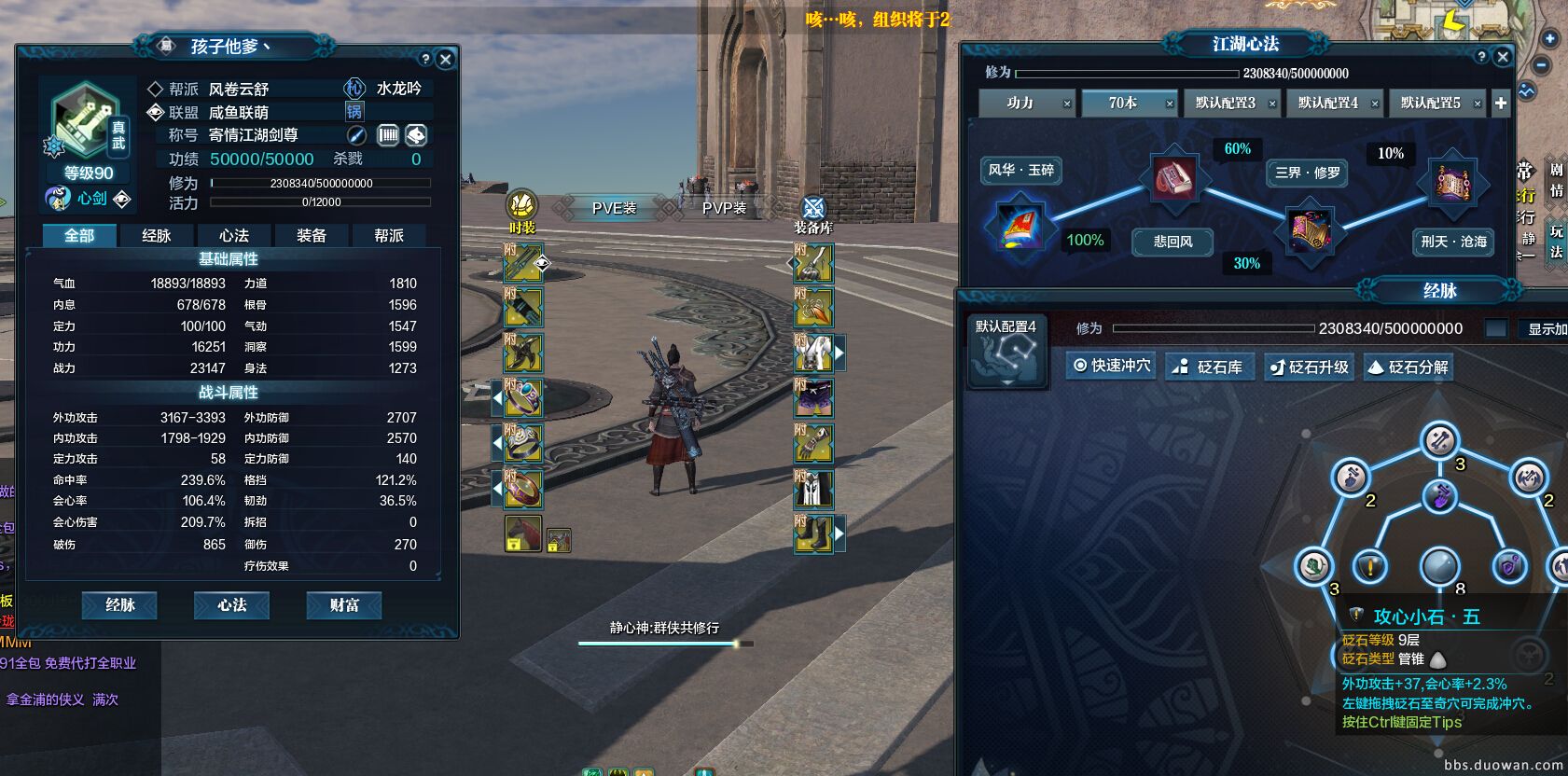Open the 装备库 equipment library
This screenshot has height=776, width=1568.
coord(813,214)
